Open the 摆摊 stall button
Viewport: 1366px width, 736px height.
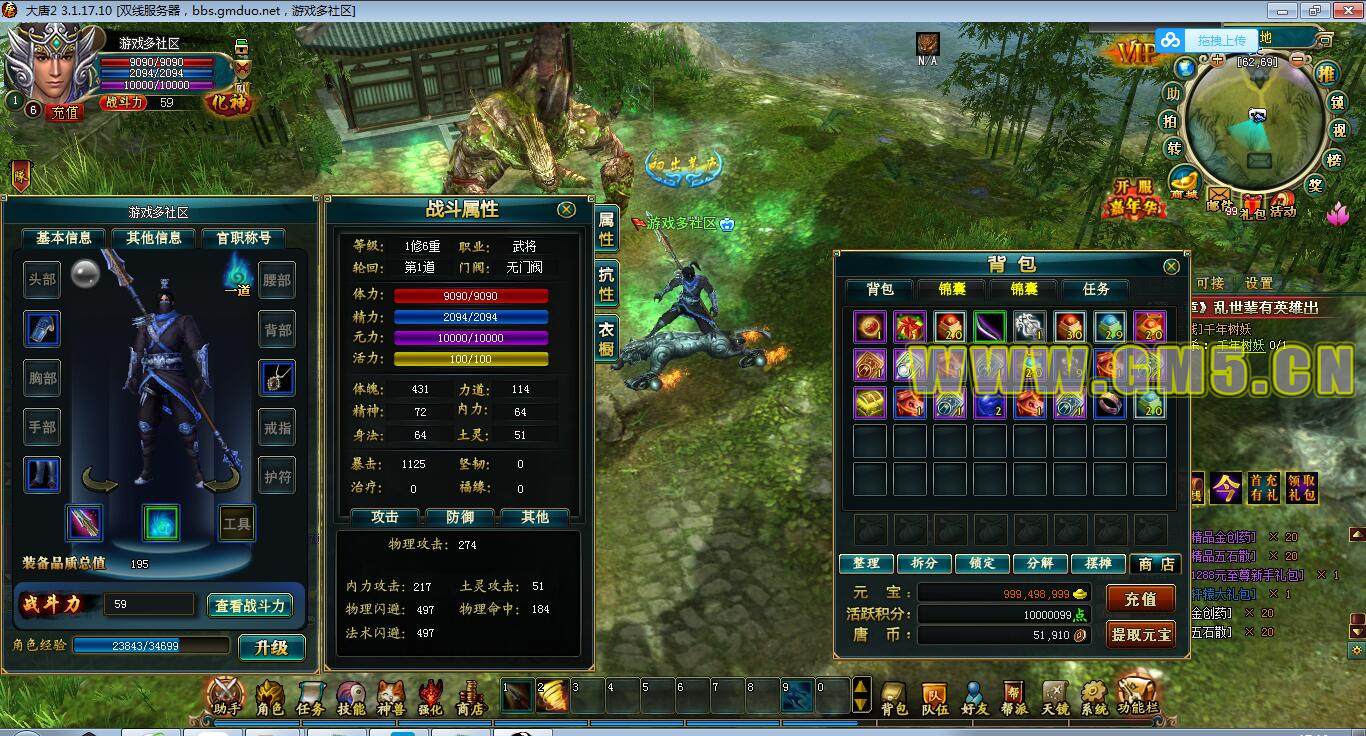[x=1098, y=563]
